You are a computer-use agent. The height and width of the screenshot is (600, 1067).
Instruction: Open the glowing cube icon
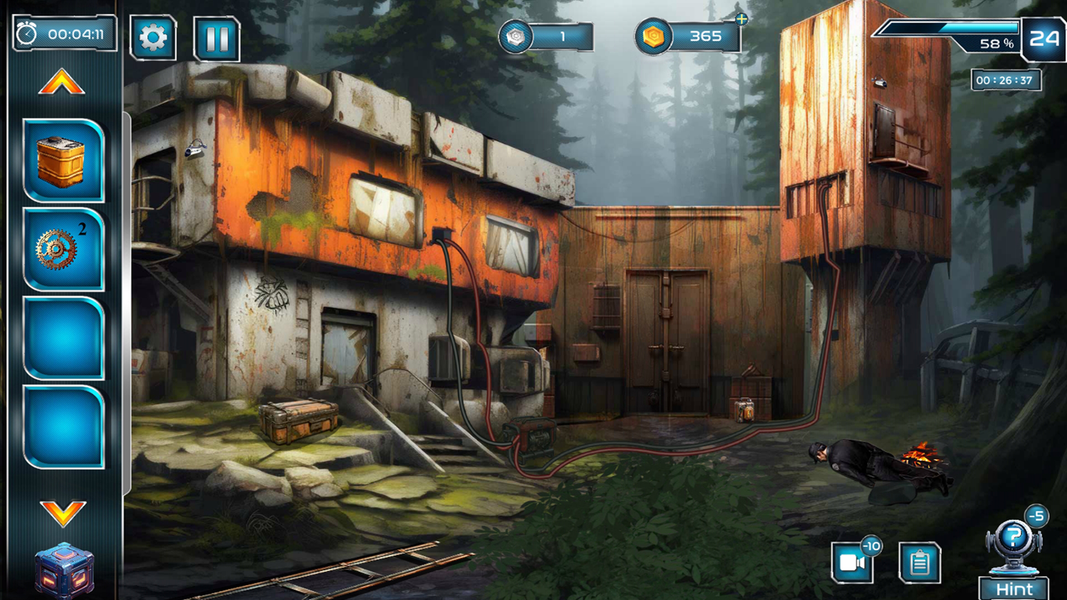63,571
